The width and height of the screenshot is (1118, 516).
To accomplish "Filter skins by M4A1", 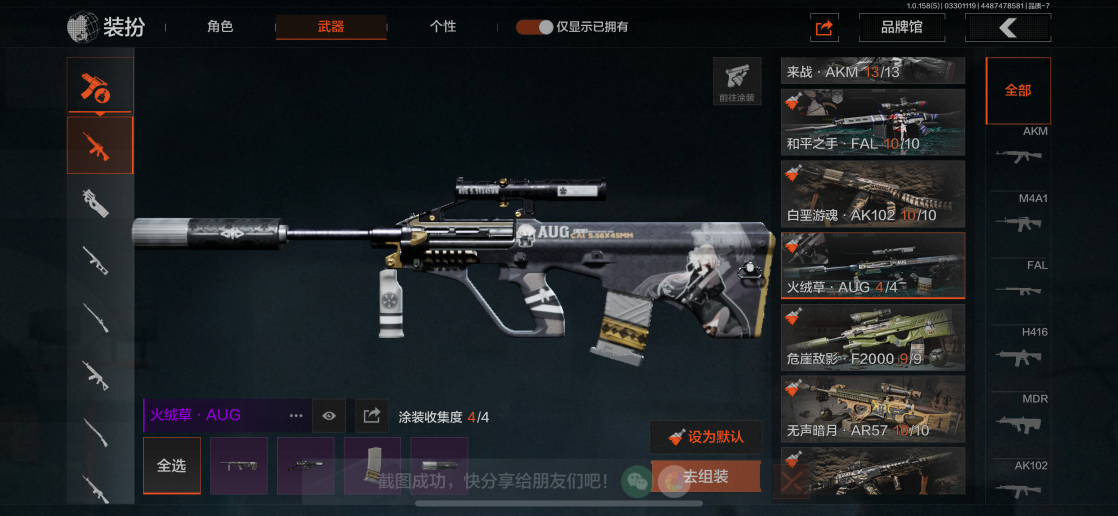I will [x=1020, y=214].
